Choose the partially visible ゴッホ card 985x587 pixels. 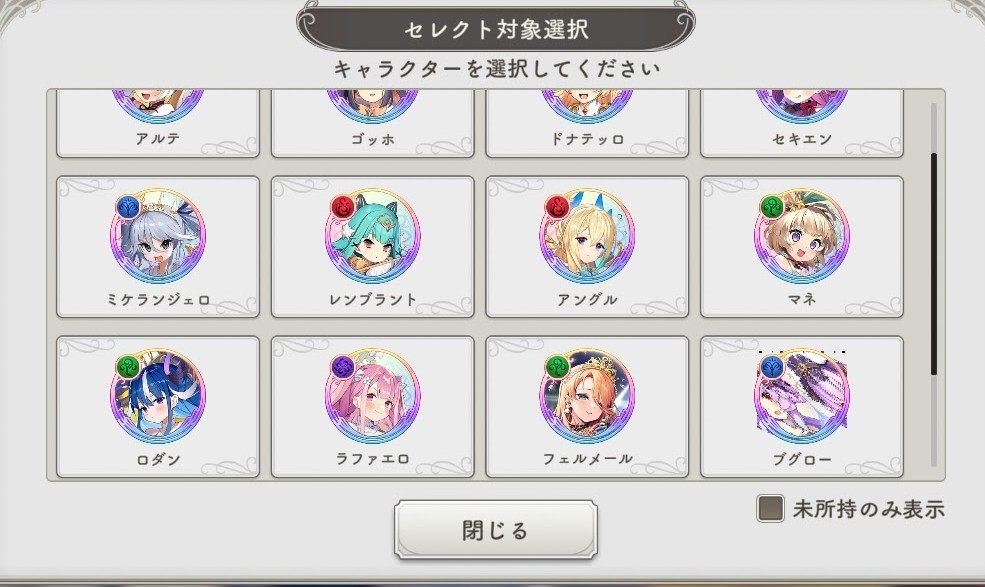point(372,125)
